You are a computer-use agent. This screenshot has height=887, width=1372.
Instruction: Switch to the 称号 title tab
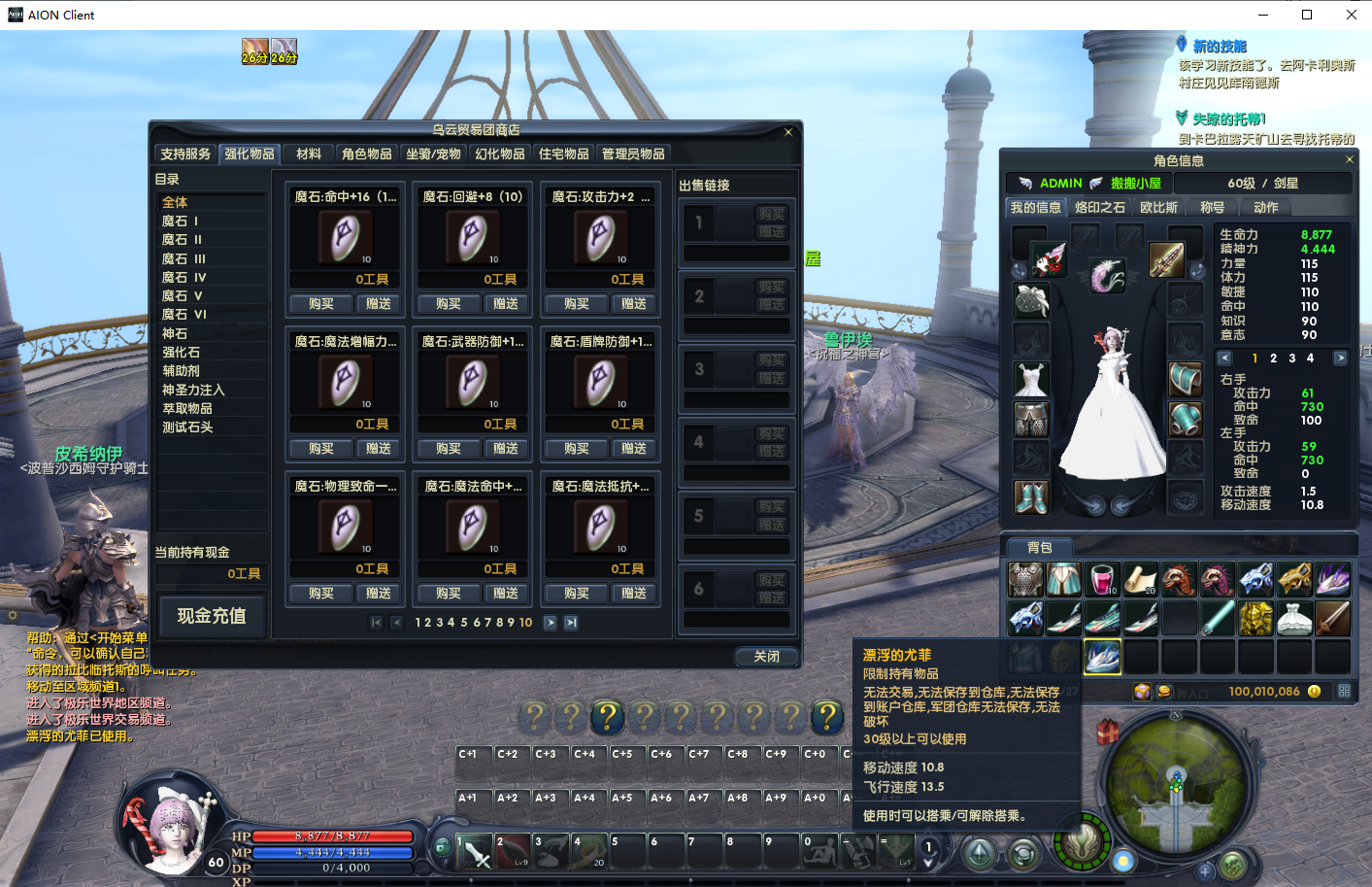coord(1212,208)
